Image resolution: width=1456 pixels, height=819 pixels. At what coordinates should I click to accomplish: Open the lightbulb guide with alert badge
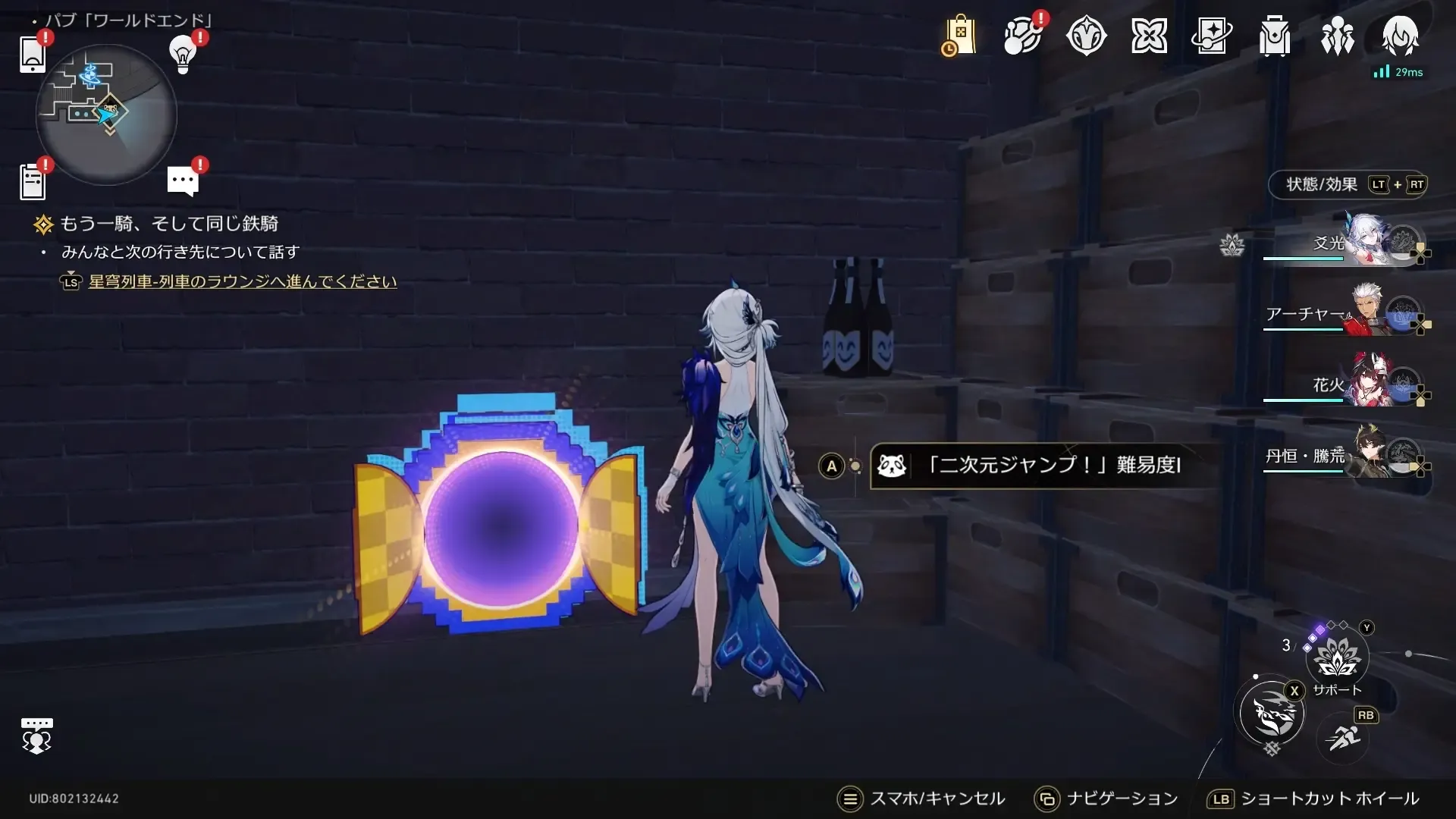[182, 55]
